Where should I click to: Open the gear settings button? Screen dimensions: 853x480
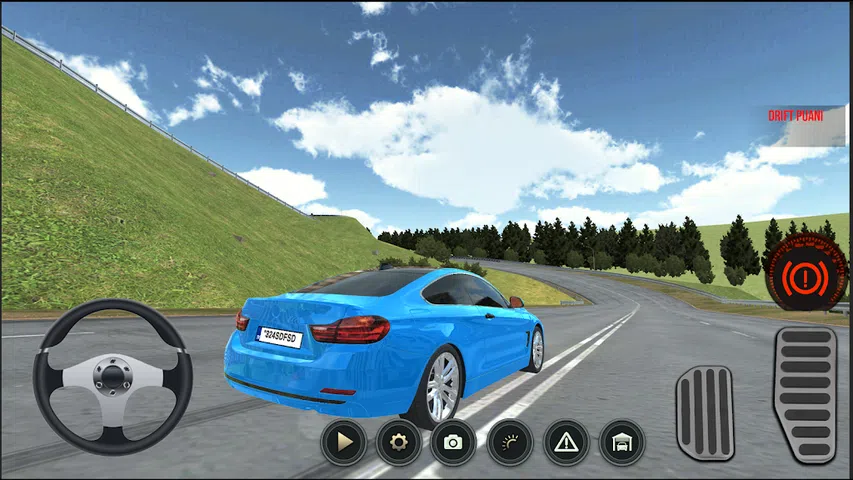[x=398, y=441]
